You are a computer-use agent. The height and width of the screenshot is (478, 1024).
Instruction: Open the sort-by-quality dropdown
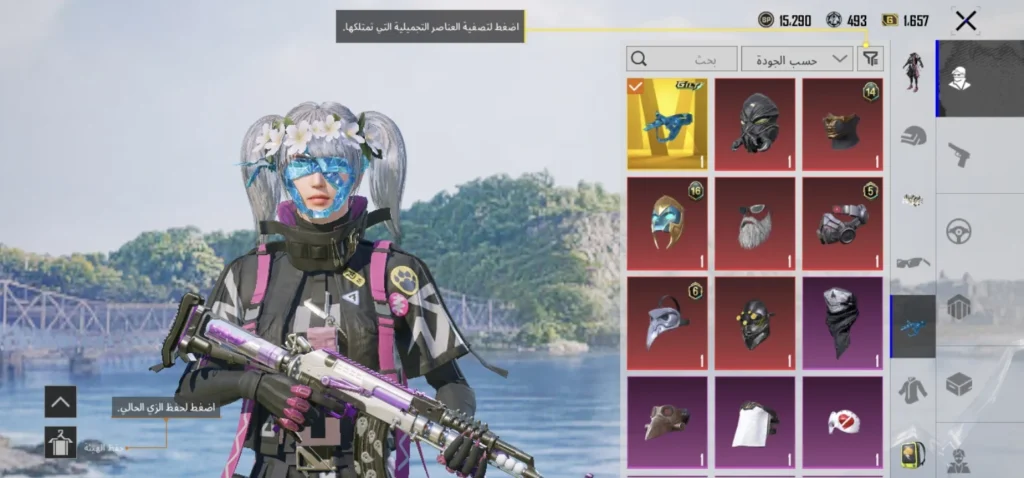coord(797,59)
